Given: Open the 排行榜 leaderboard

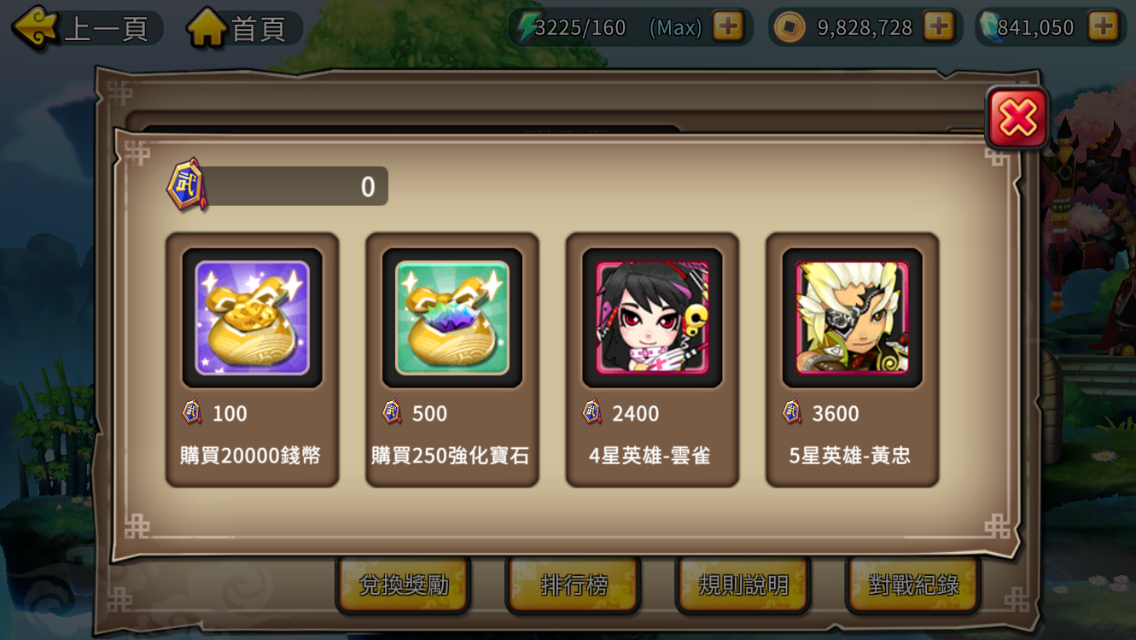Looking at the screenshot, I should tap(573, 585).
